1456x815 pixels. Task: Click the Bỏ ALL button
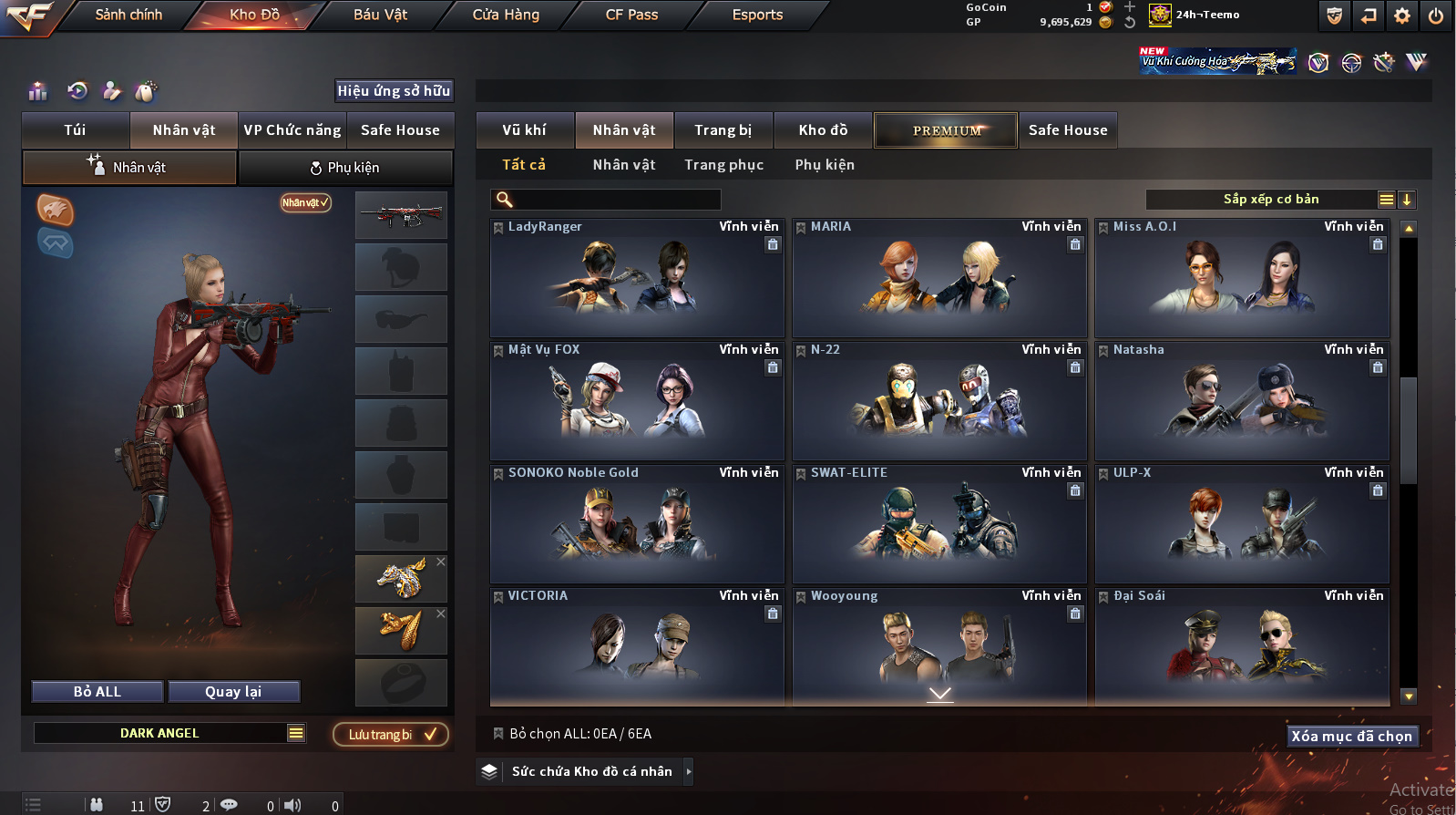[97, 692]
